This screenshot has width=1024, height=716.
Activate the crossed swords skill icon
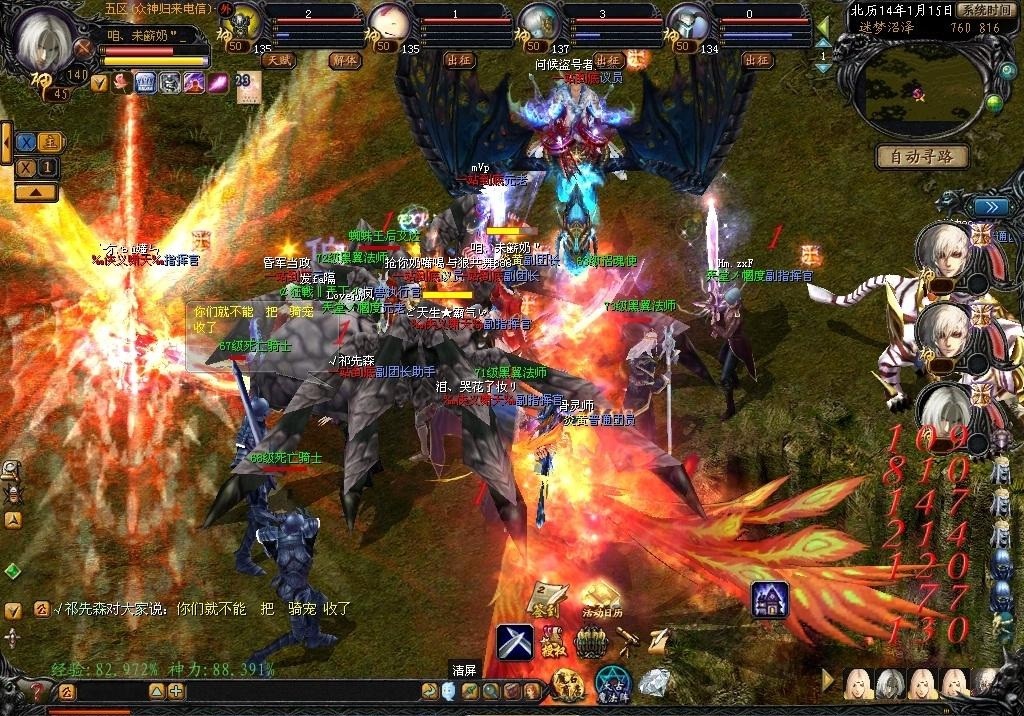pos(515,641)
